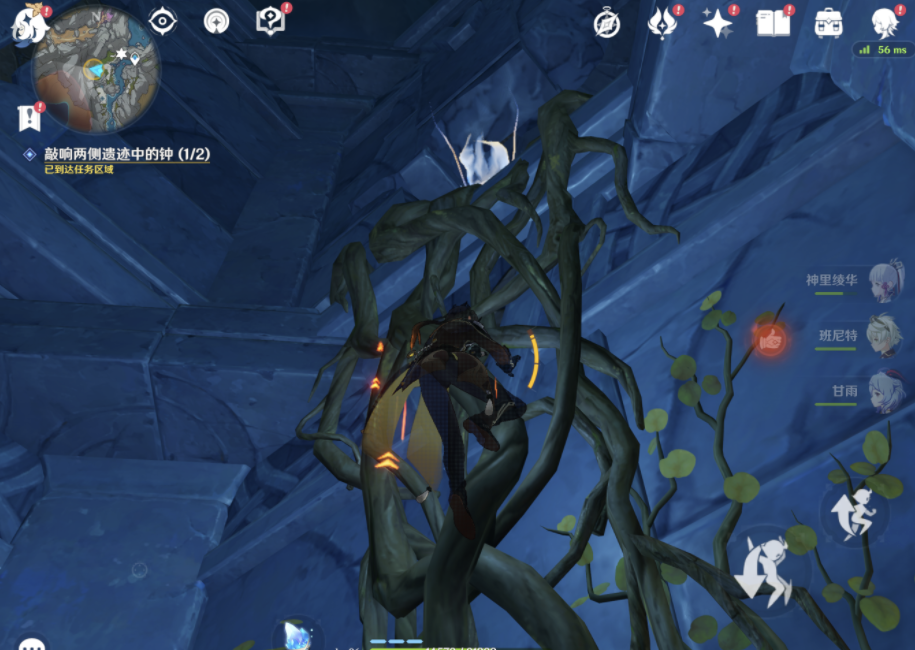Image resolution: width=915 pixels, height=650 pixels.
Task: Open the question mark tutorial book
Action: 270,21
